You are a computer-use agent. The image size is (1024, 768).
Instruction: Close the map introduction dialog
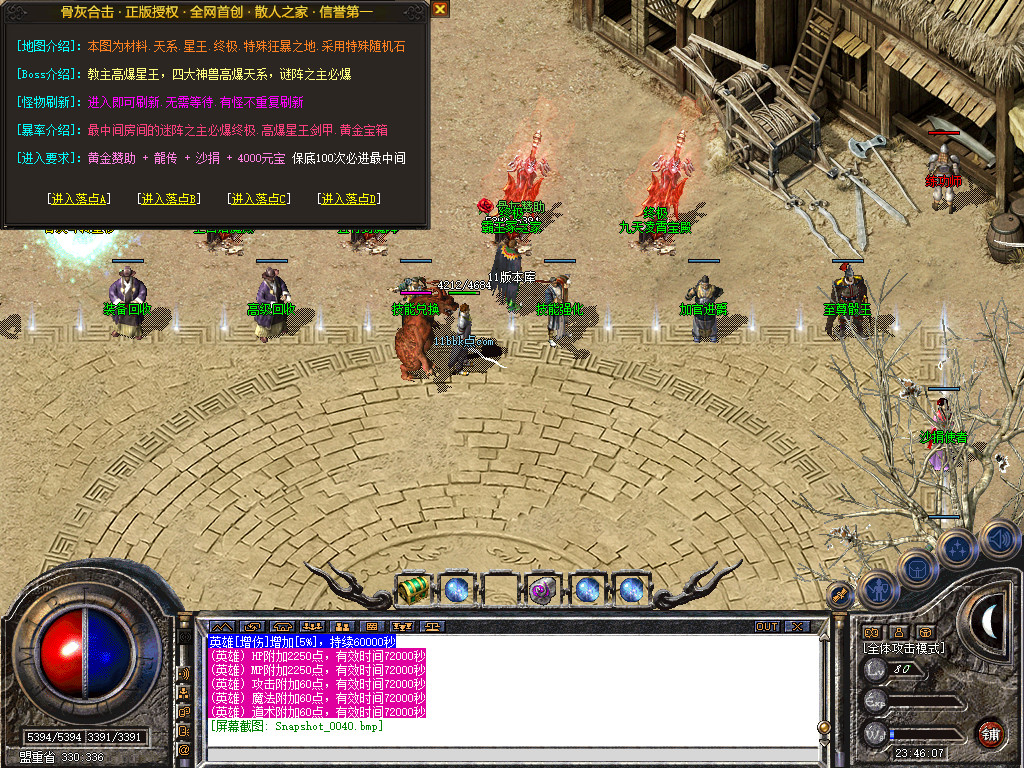440,9
